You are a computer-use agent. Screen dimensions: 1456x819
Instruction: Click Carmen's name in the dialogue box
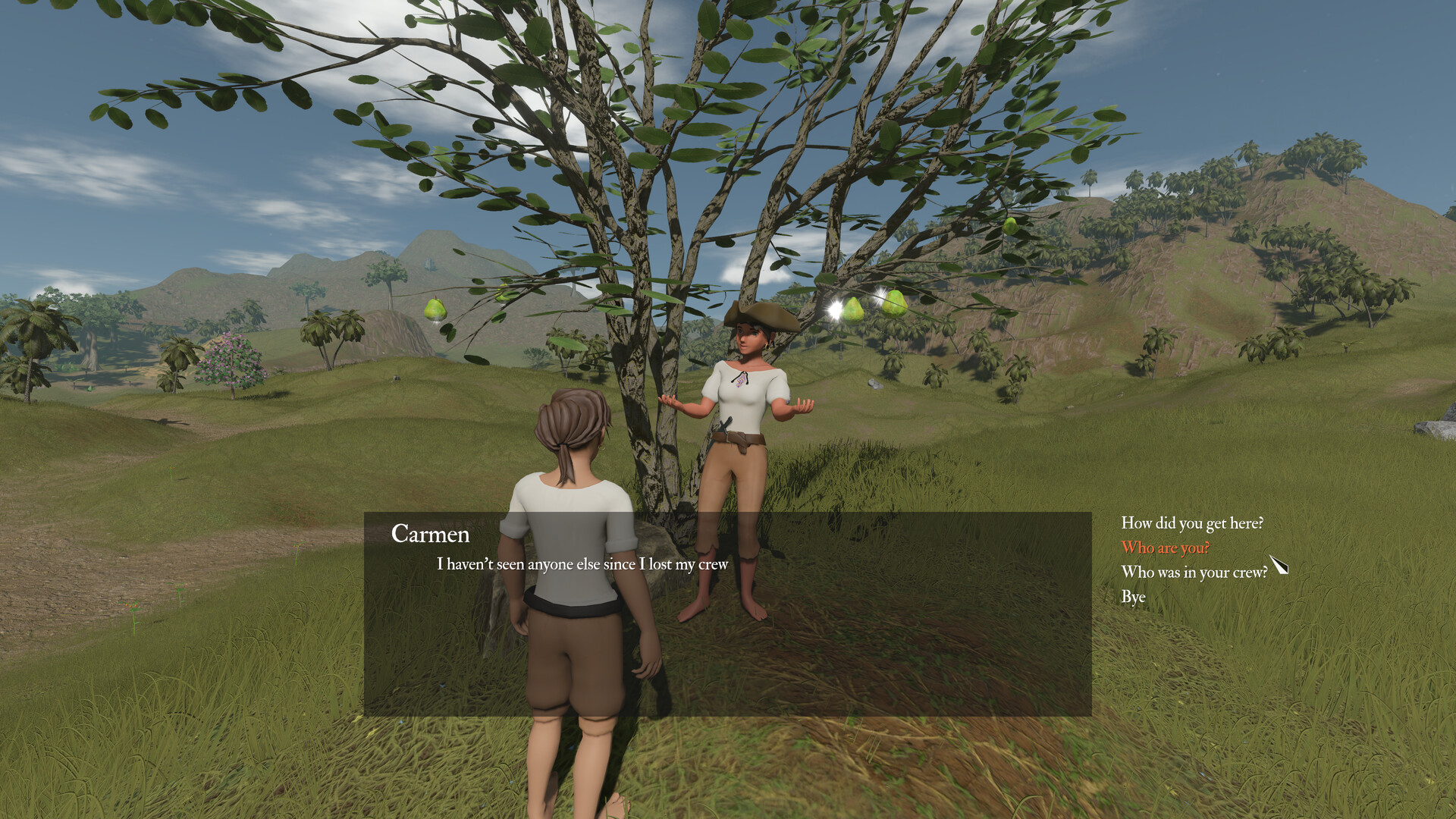431,535
